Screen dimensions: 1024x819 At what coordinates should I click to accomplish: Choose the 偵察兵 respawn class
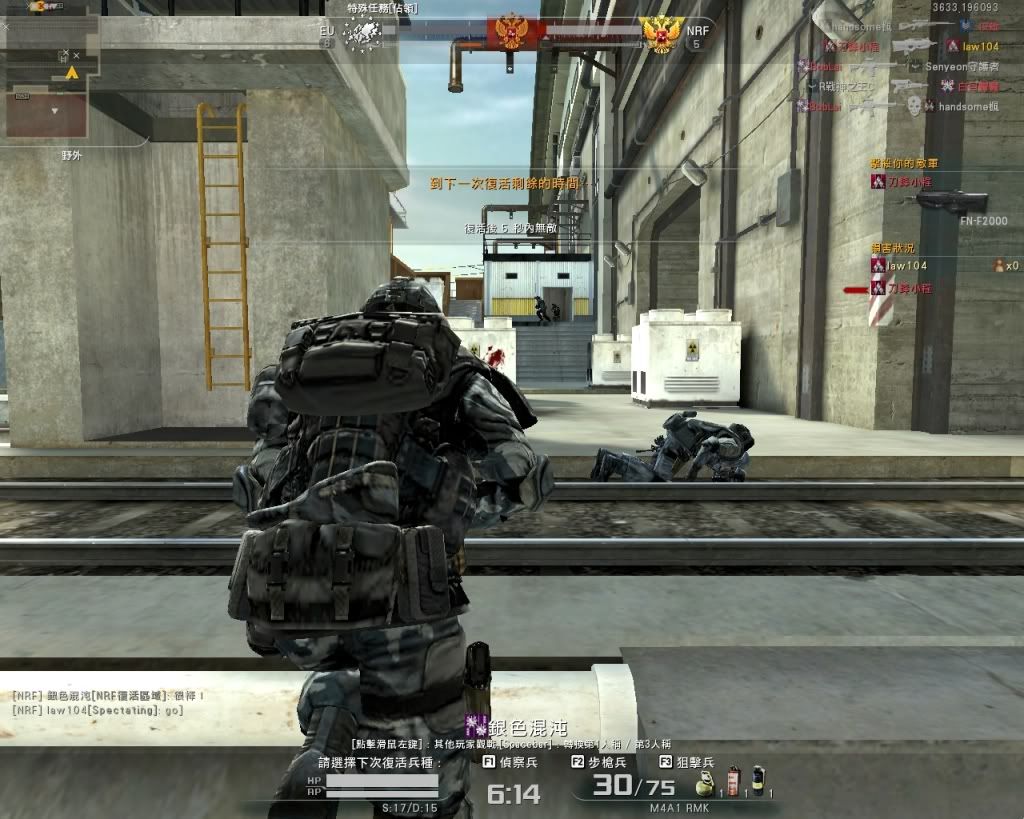coord(510,762)
